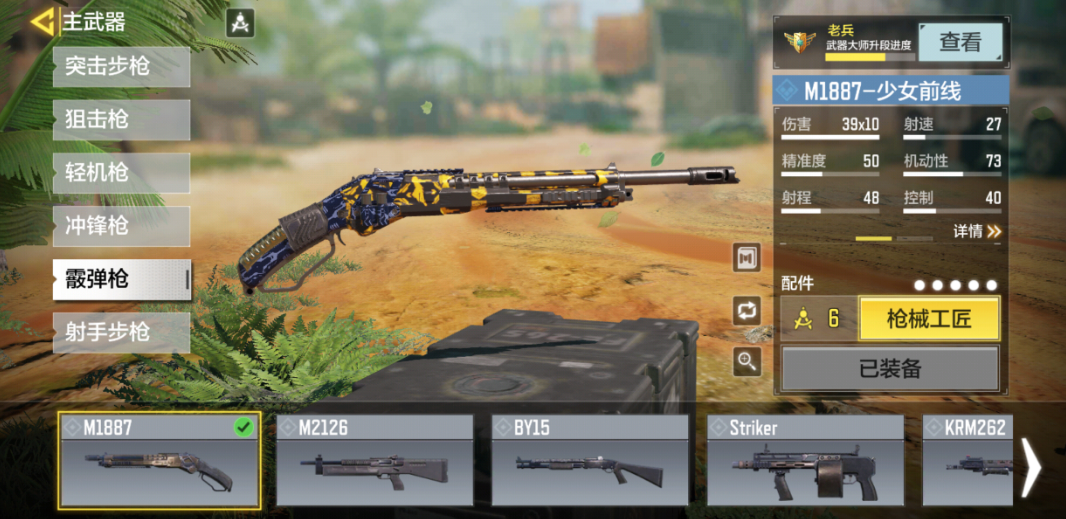Go back using the yellow arrow

click(41, 22)
